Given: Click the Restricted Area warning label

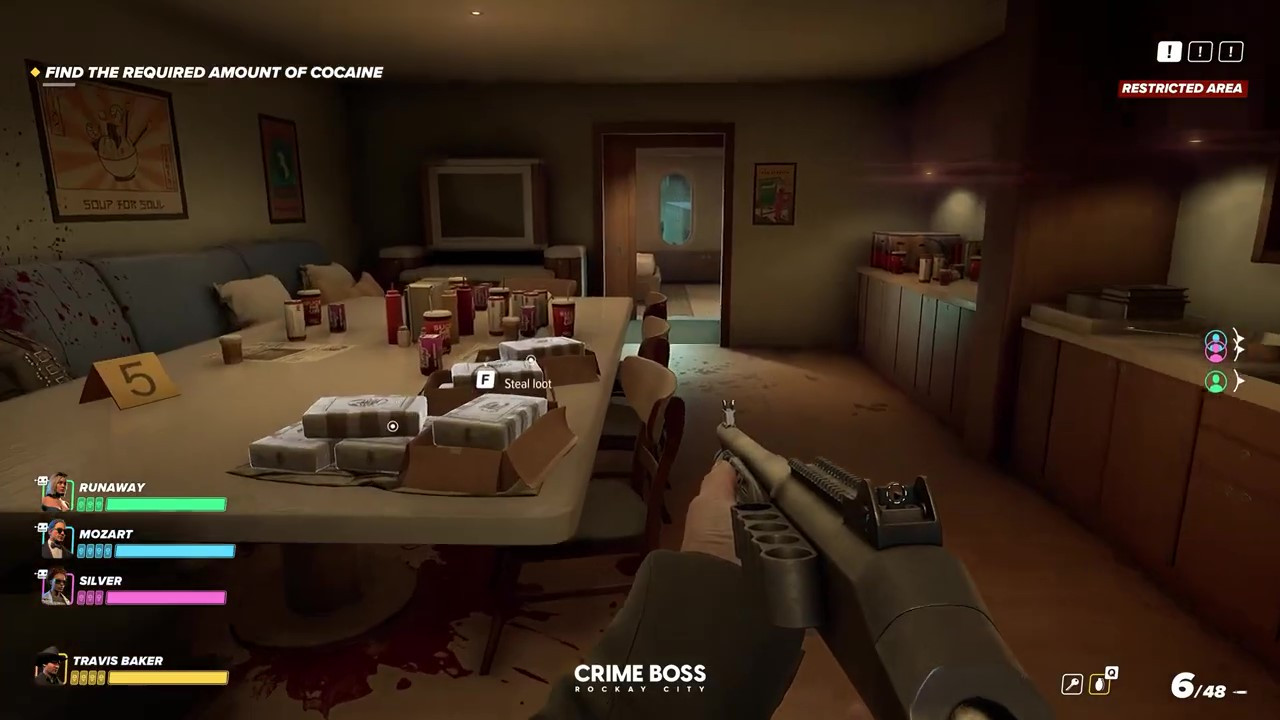Looking at the screenshot, I should 1181,88.
